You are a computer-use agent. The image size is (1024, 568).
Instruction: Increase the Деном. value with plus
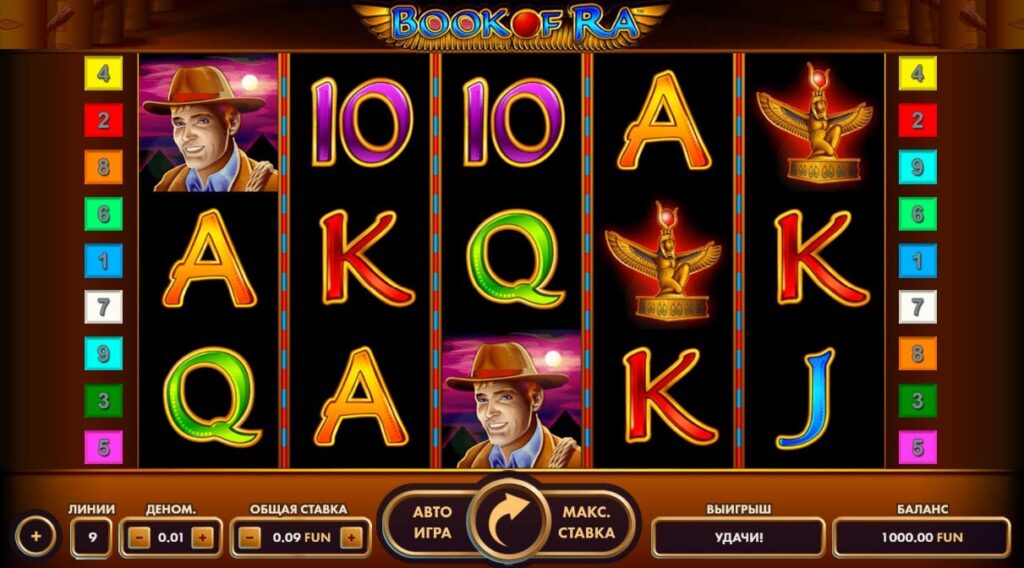(x=202, y=538)
